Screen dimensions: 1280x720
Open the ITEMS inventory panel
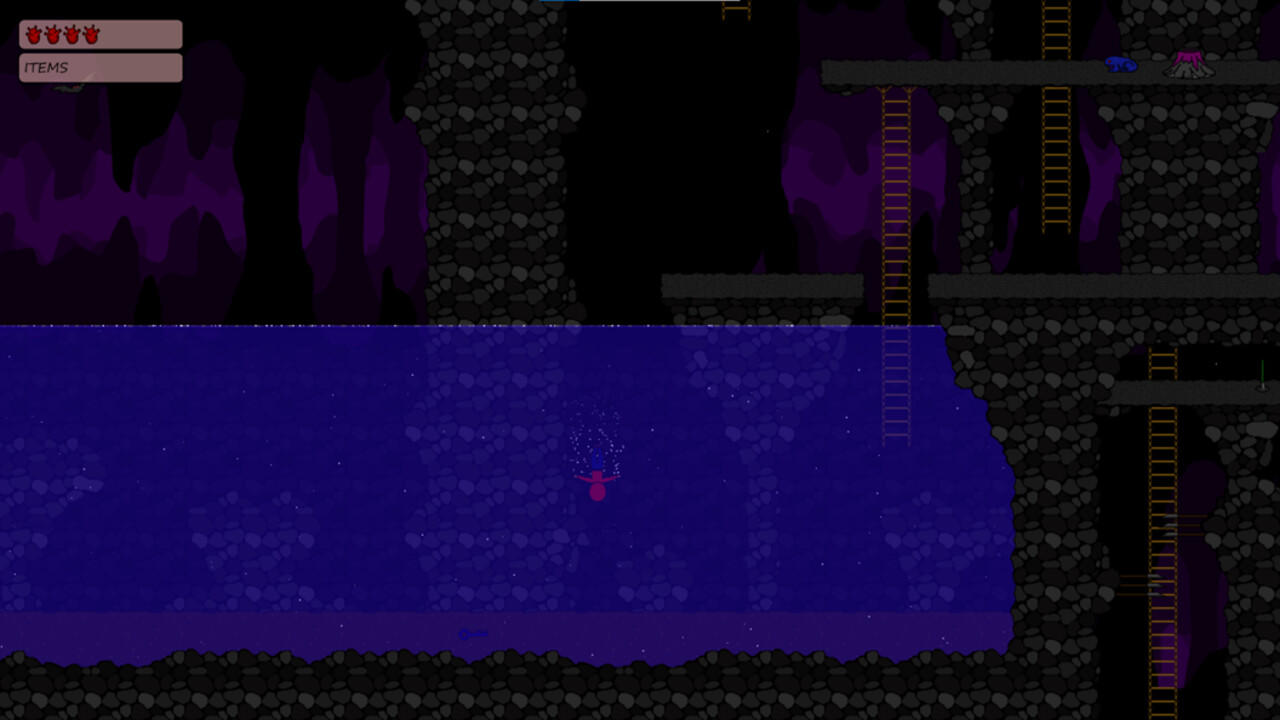click(x=99, y=67)
